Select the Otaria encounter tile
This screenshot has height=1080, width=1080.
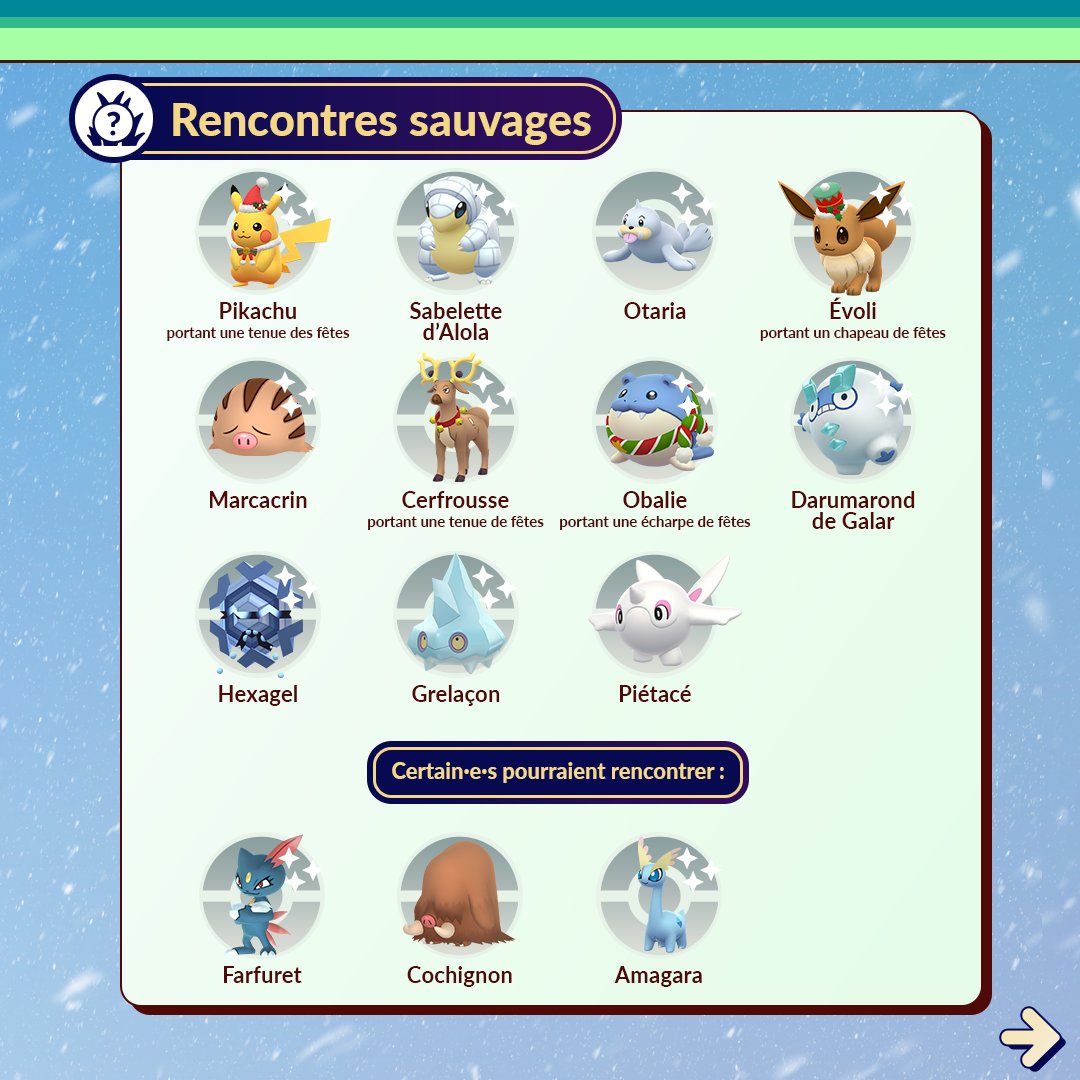click(x=655, y=233)
